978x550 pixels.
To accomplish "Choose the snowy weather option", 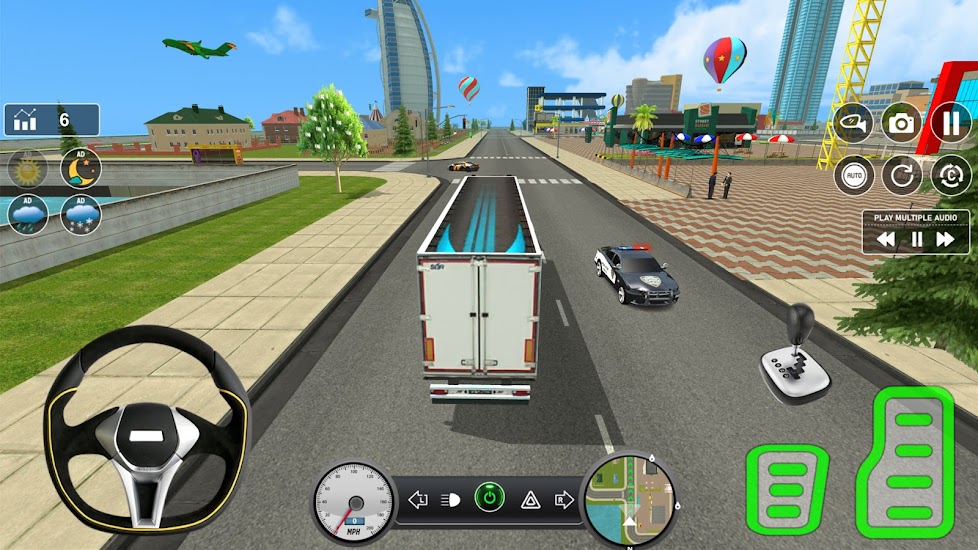I will tap(80, 214).
